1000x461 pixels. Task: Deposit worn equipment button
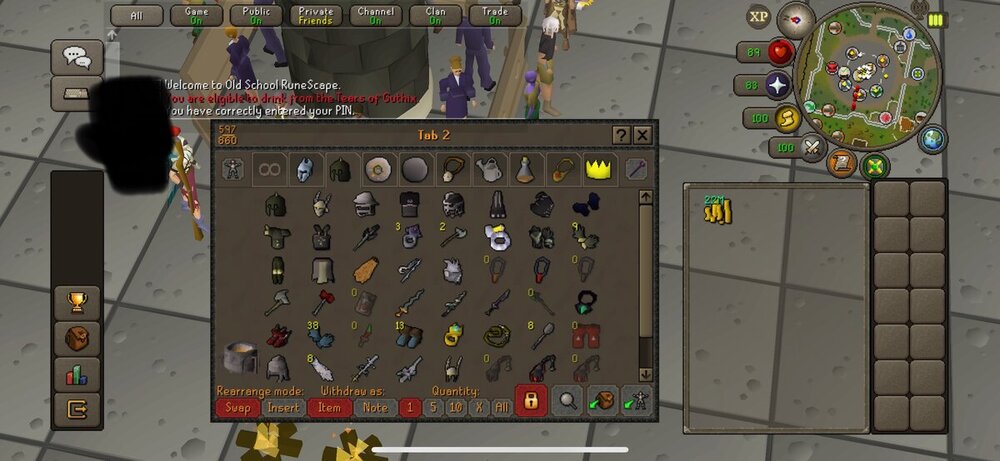pyautogui.click(x=636, y=401)
